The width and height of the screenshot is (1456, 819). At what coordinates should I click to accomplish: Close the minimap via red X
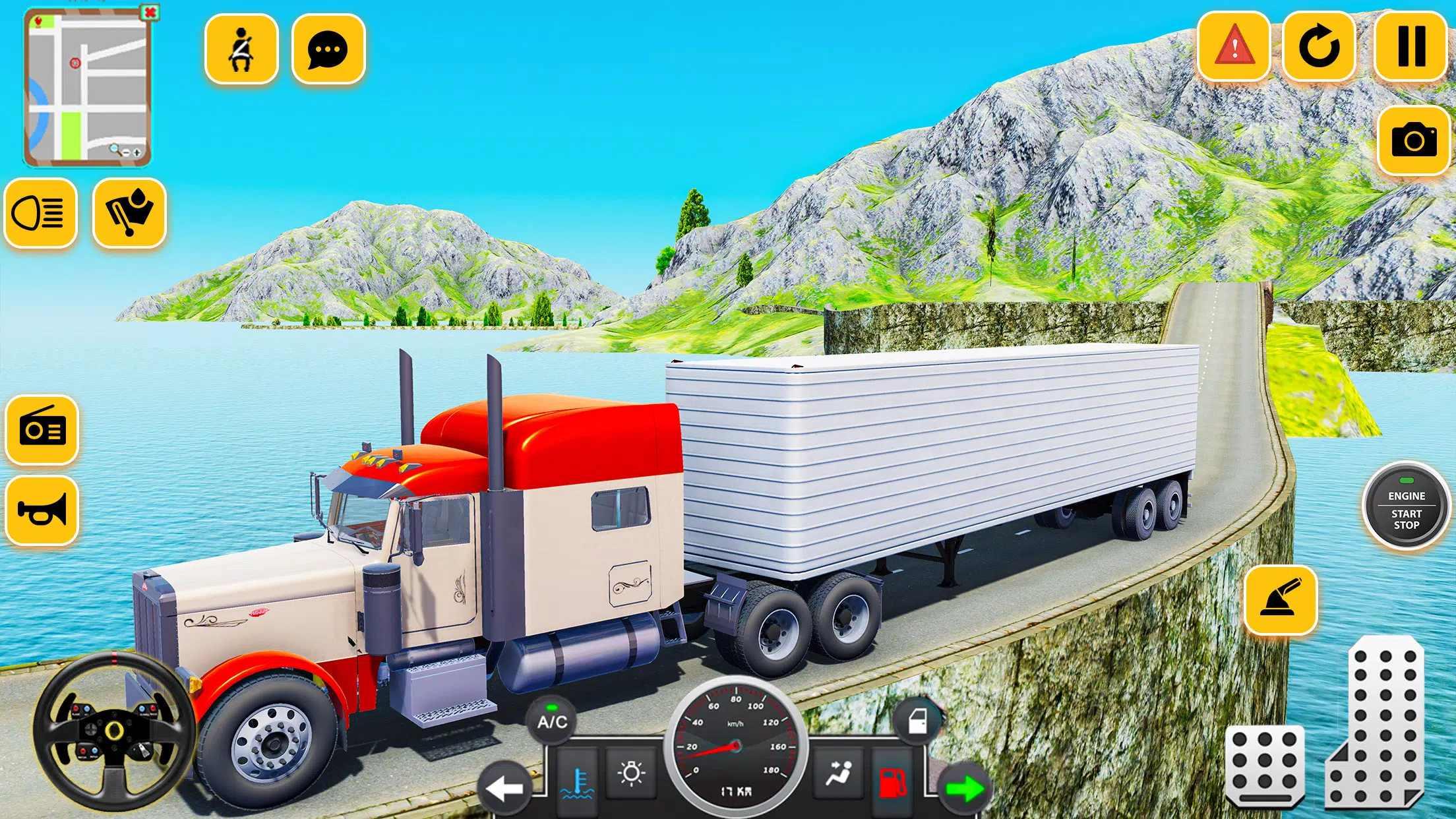pos(149,13)
